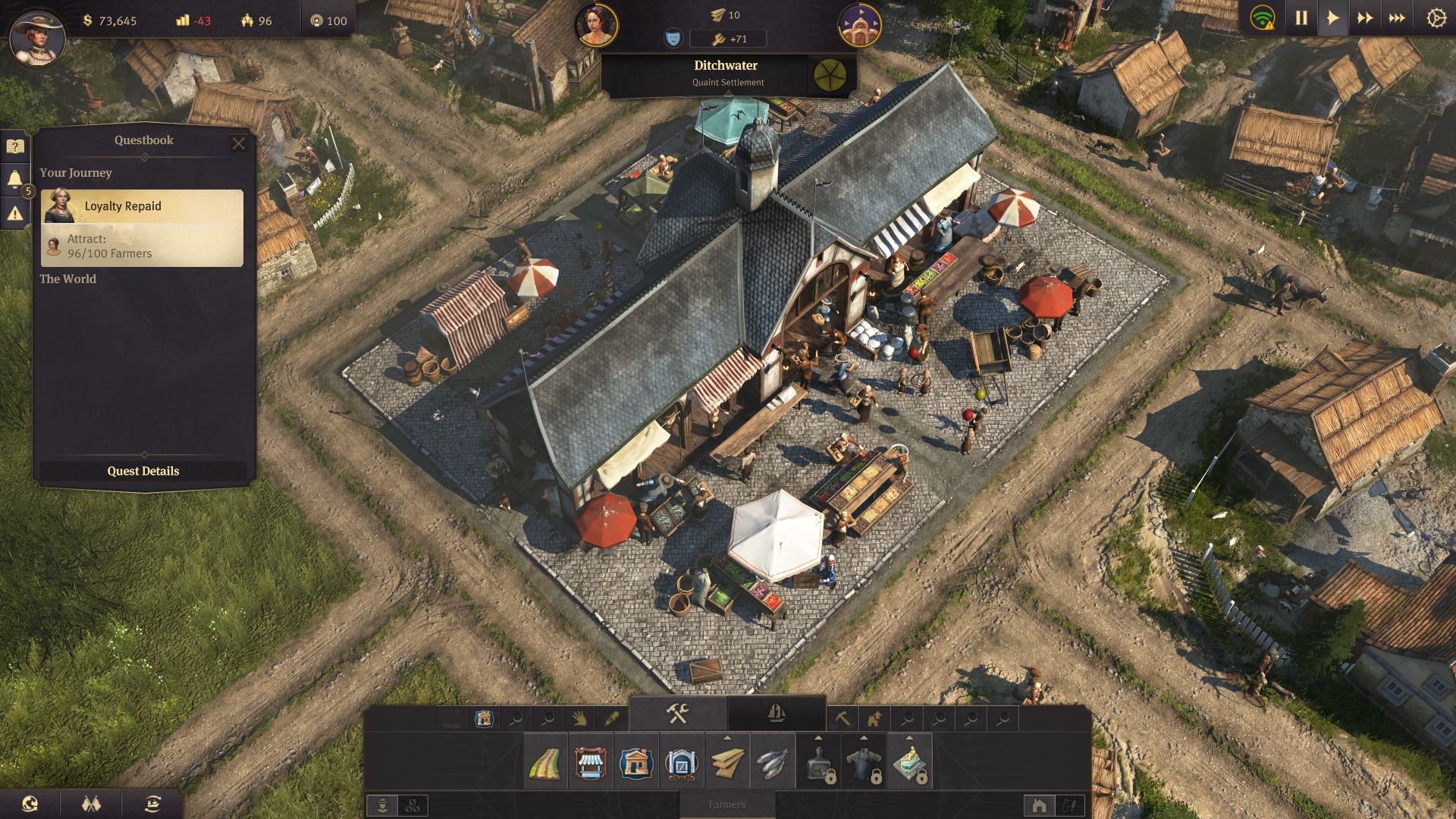Select the warehouse building icon
Viewport: 1456px width, 819px height.
pos(682,762)
